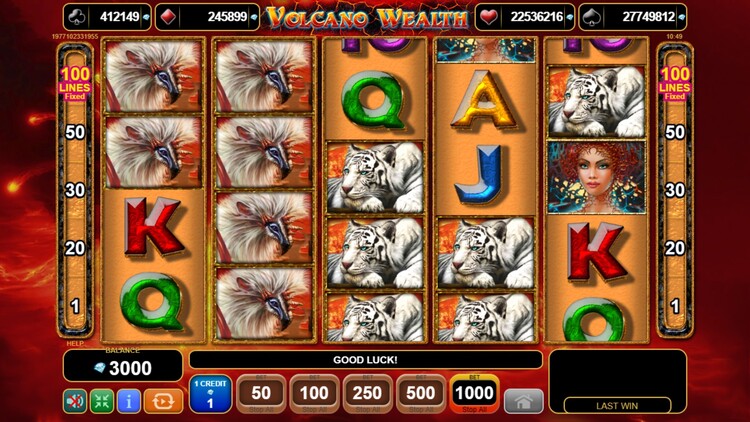Viewport: 750px width, 422px height.
Task: Select the diamonds jackpot counter
Action: (207, 17)
